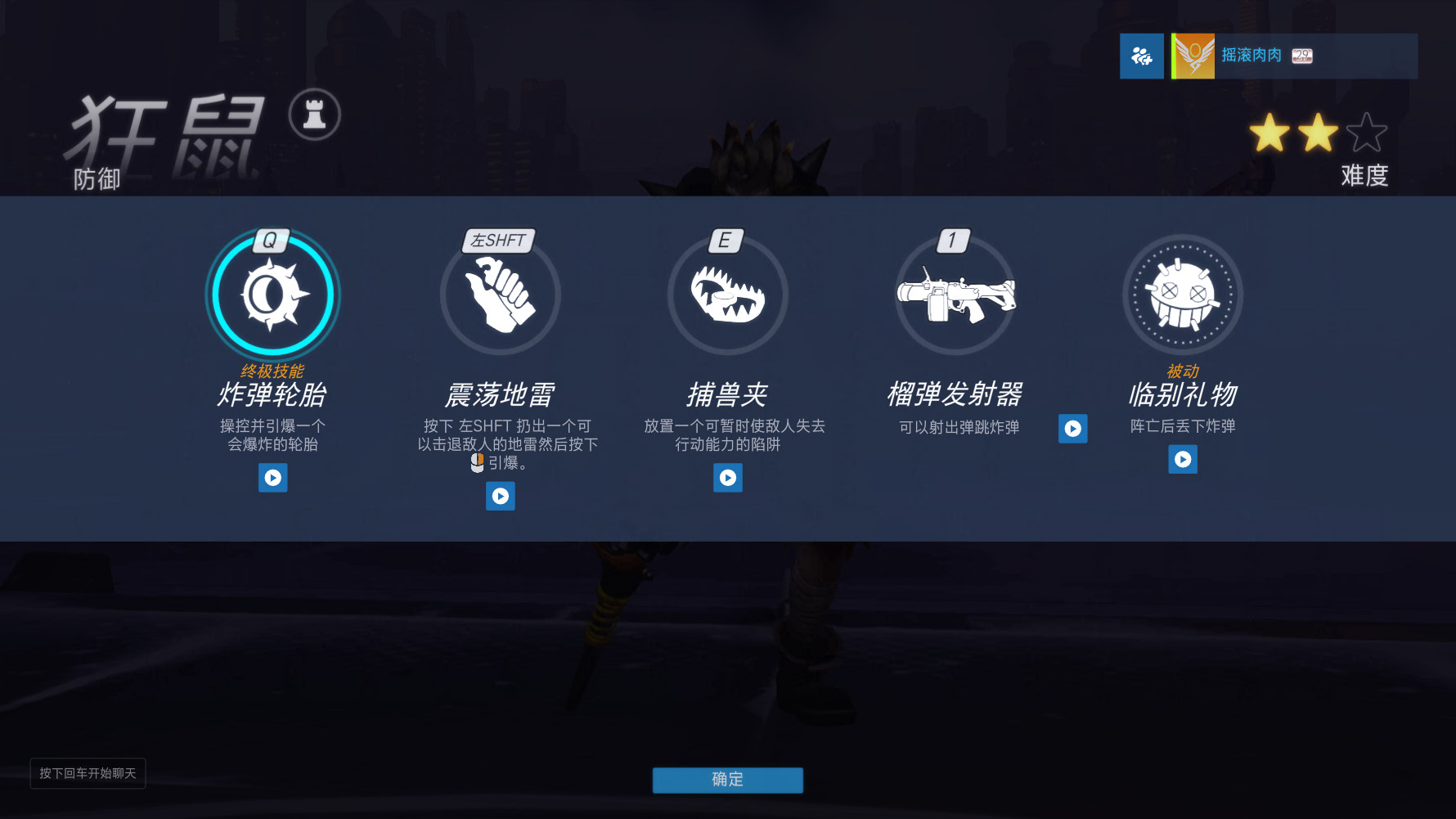Screen dimensions: 1456x819
Task: Select the 捕兽夹 trap ability icon
Action: coord(727,295)
